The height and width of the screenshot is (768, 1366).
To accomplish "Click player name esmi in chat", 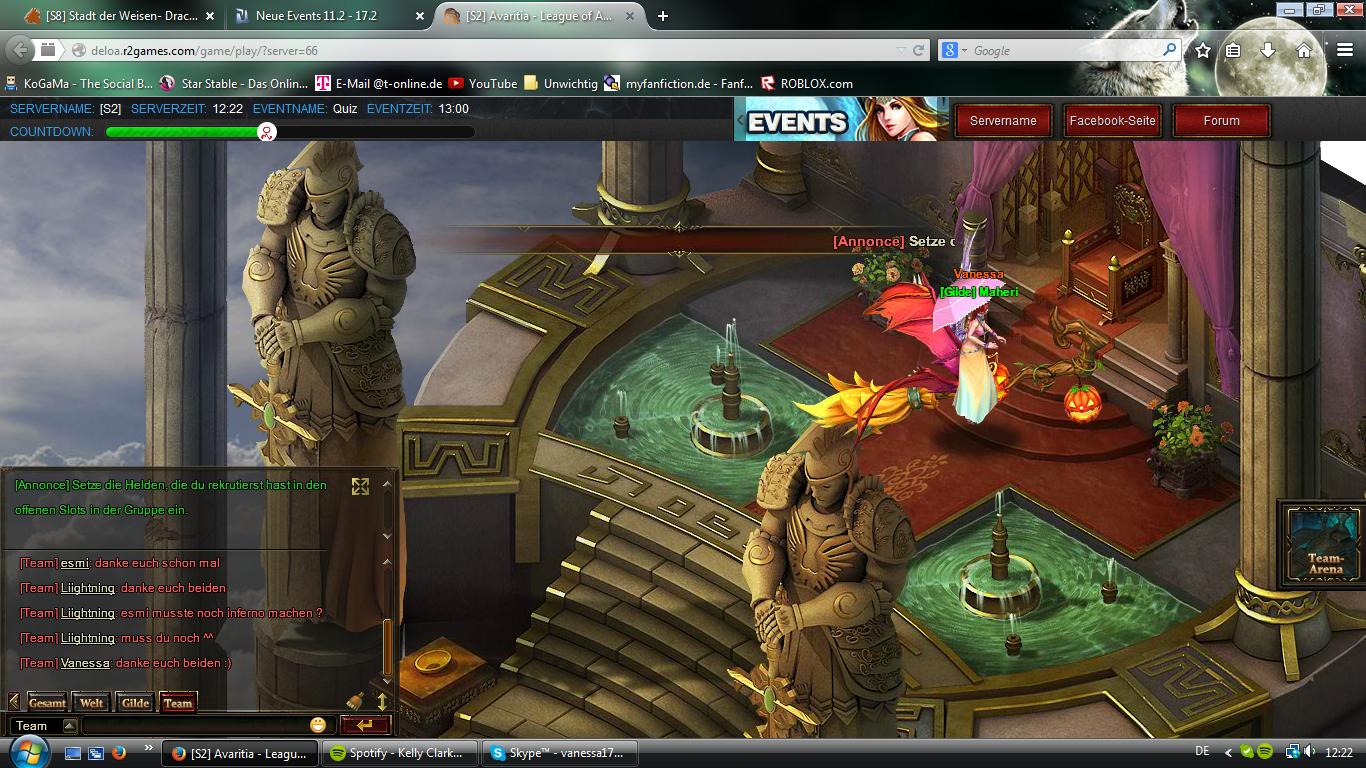I will (74, 563).
